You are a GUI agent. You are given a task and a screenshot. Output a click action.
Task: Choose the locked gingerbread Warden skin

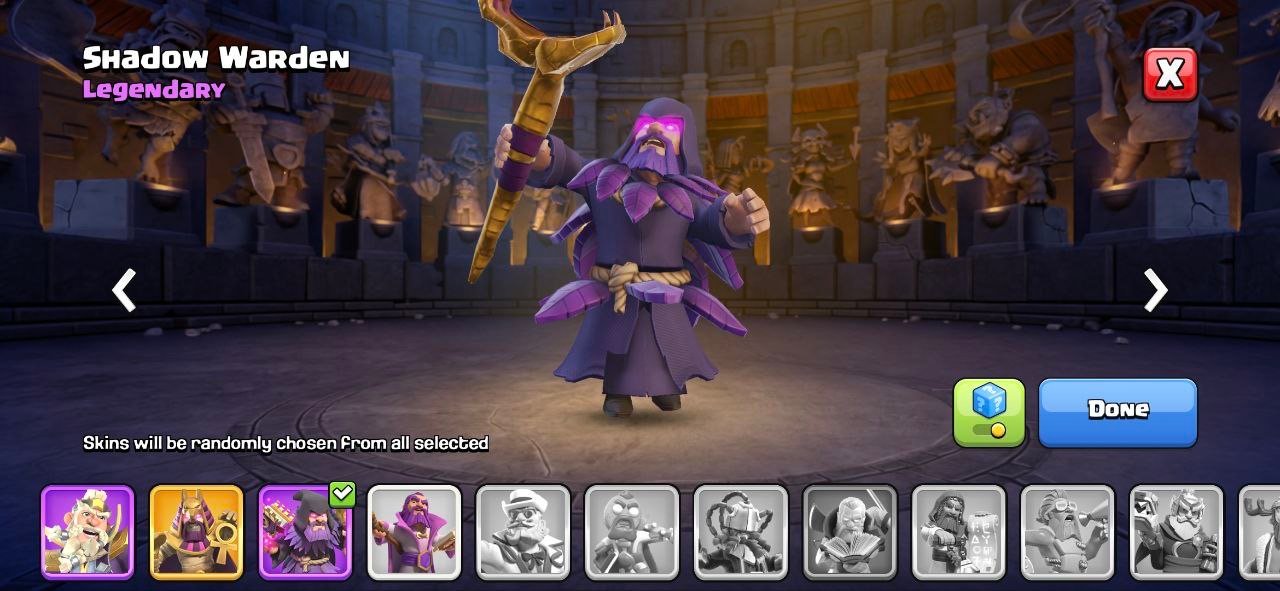pyautogui.click(x=632, y=532)
